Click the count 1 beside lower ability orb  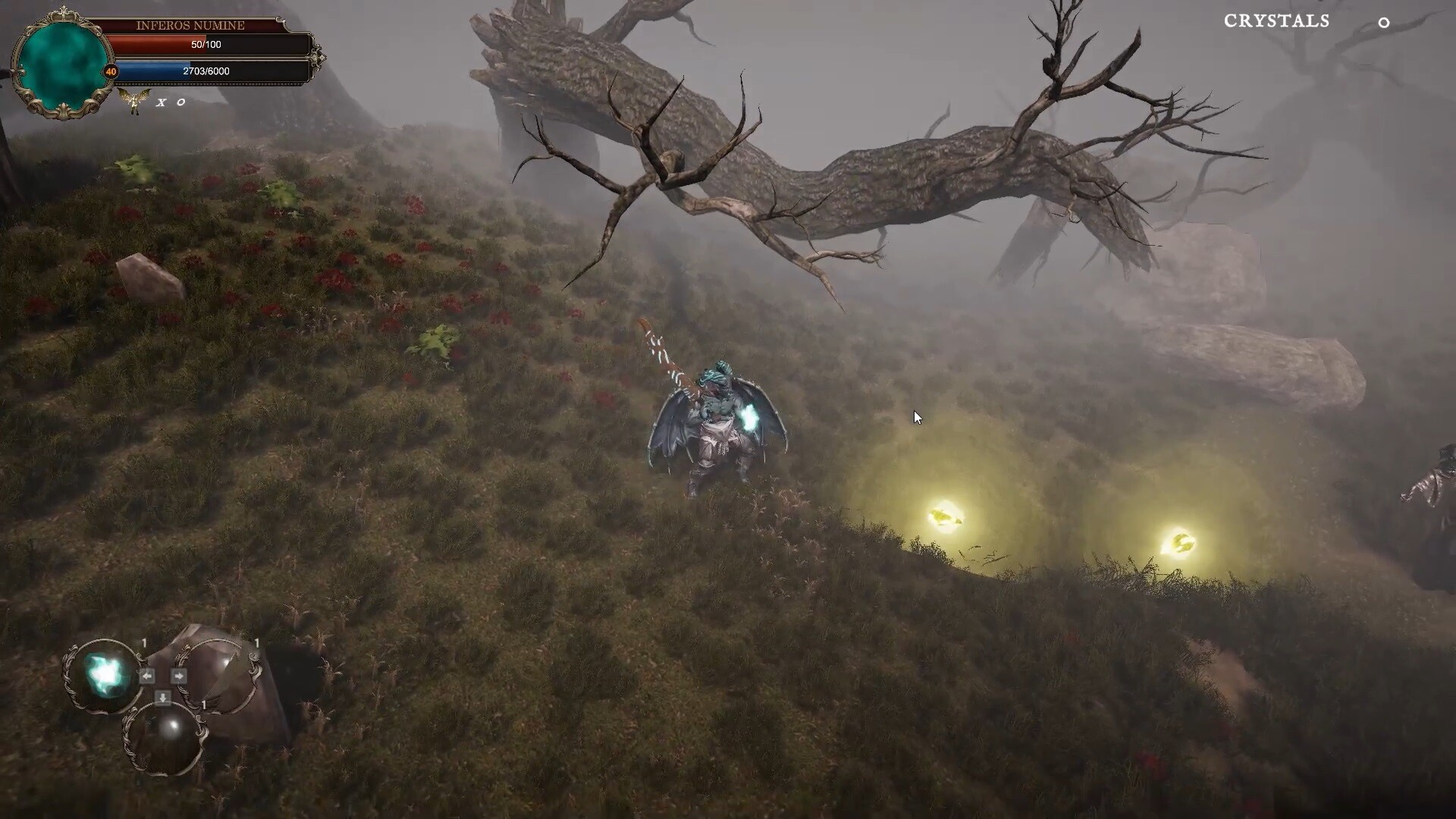click(203, 705)
